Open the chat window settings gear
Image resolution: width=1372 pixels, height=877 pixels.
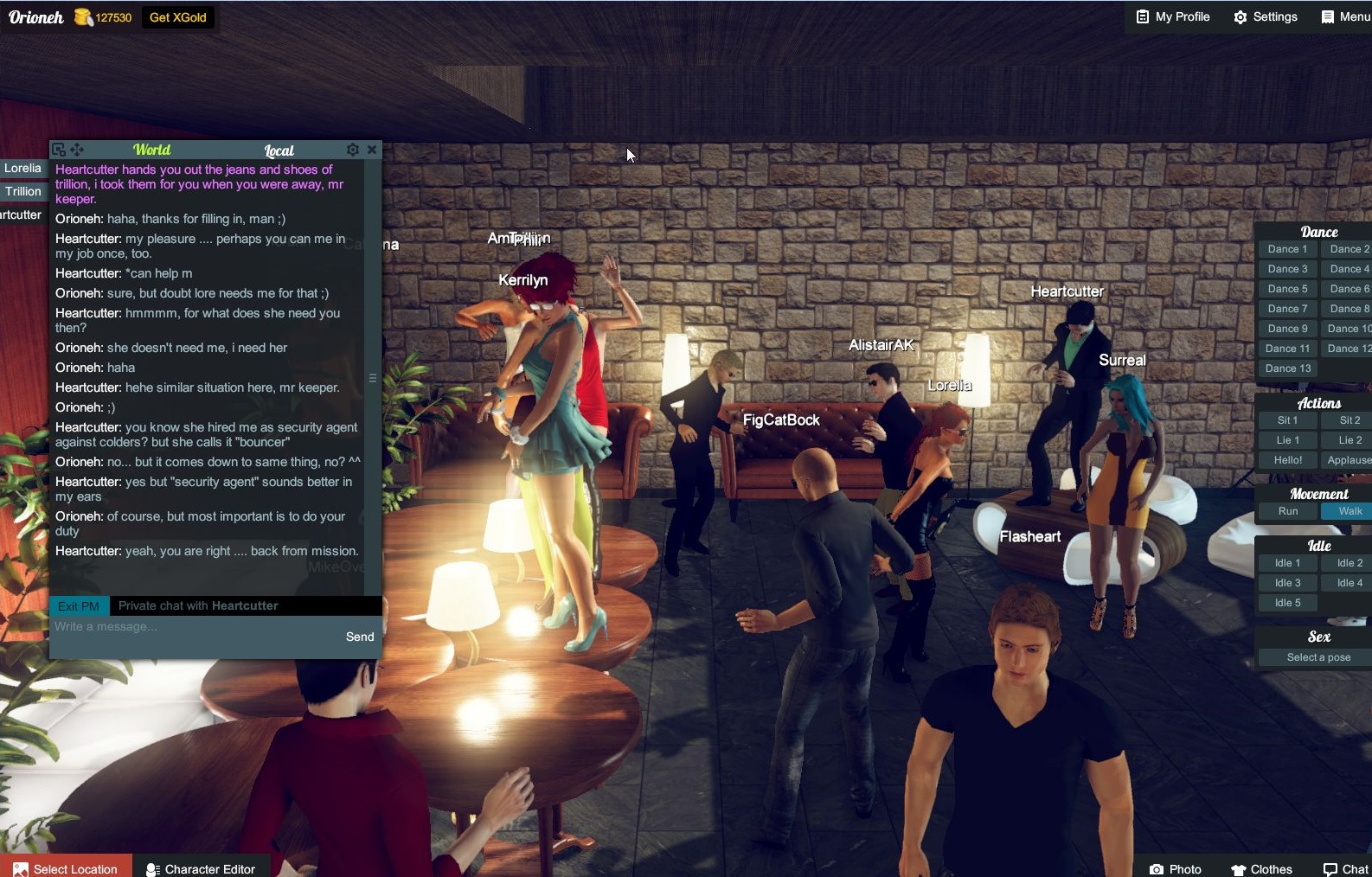tap(353, 149)
